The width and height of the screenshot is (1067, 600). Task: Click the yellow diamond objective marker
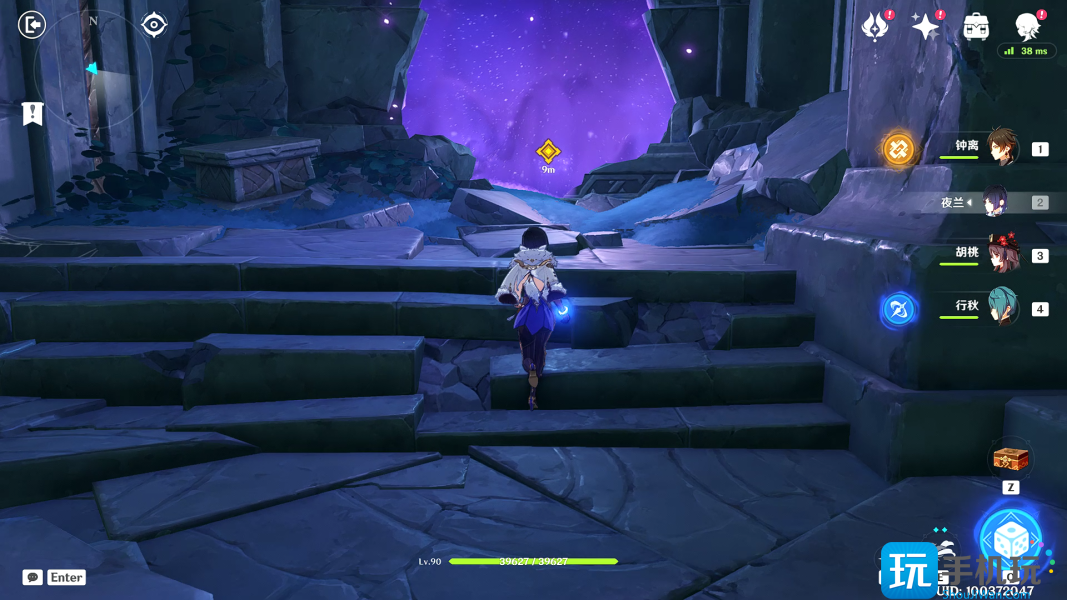point(548,151)
